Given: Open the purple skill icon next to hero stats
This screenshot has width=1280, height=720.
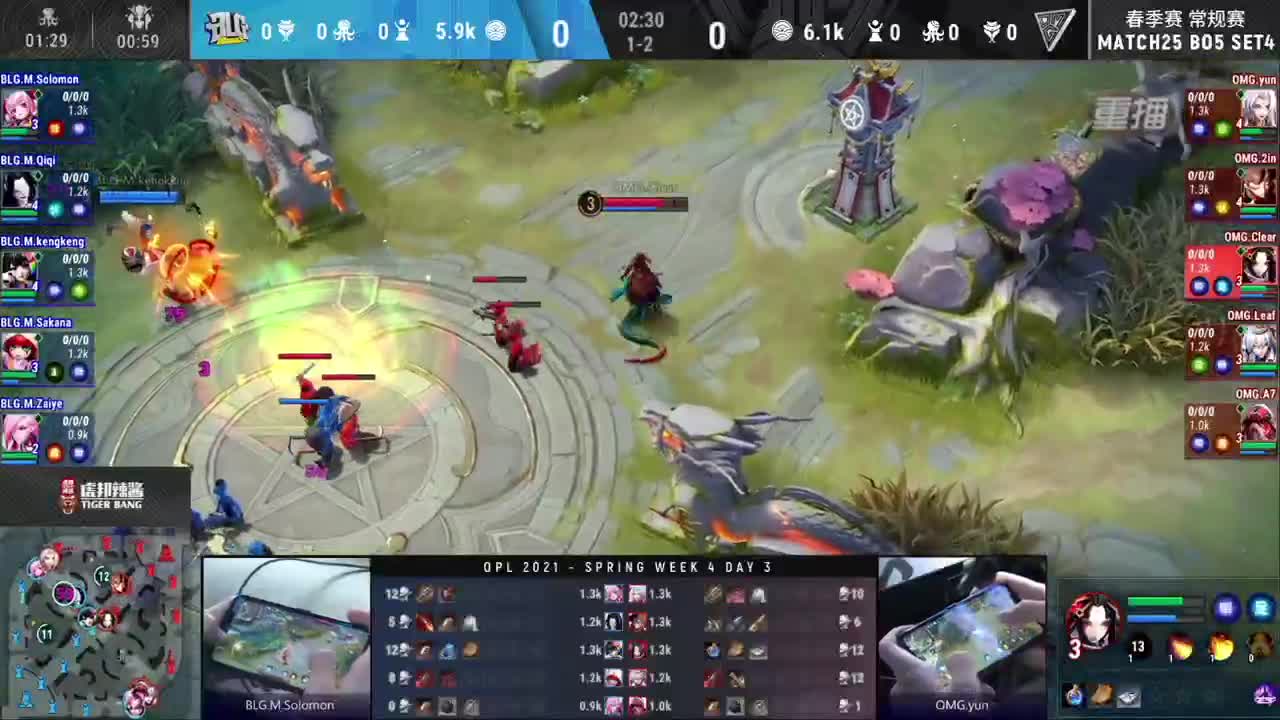Looking at the screenshot, I should point(1226,608).
